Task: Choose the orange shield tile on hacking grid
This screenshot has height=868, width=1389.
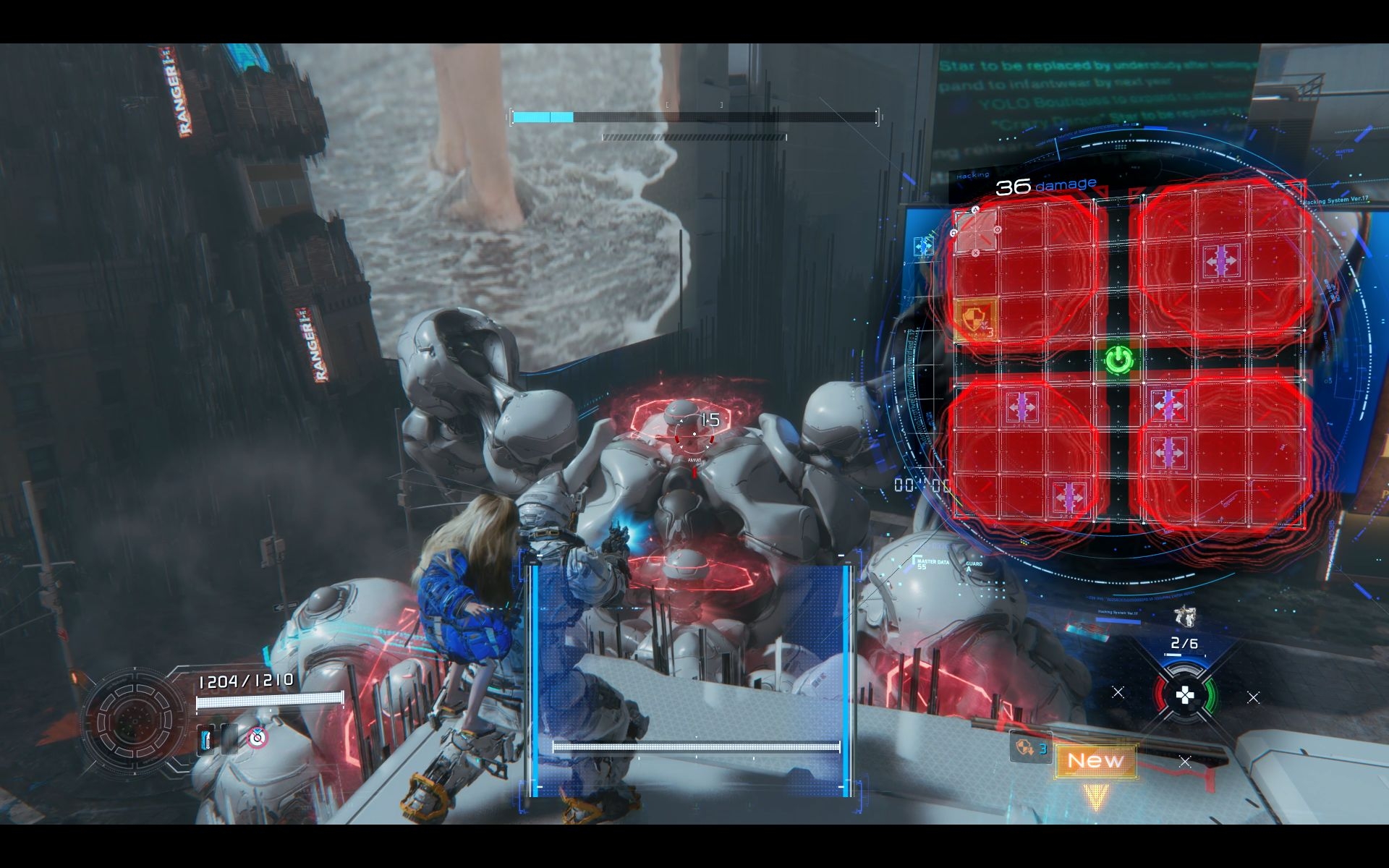Action: [977, 319]
